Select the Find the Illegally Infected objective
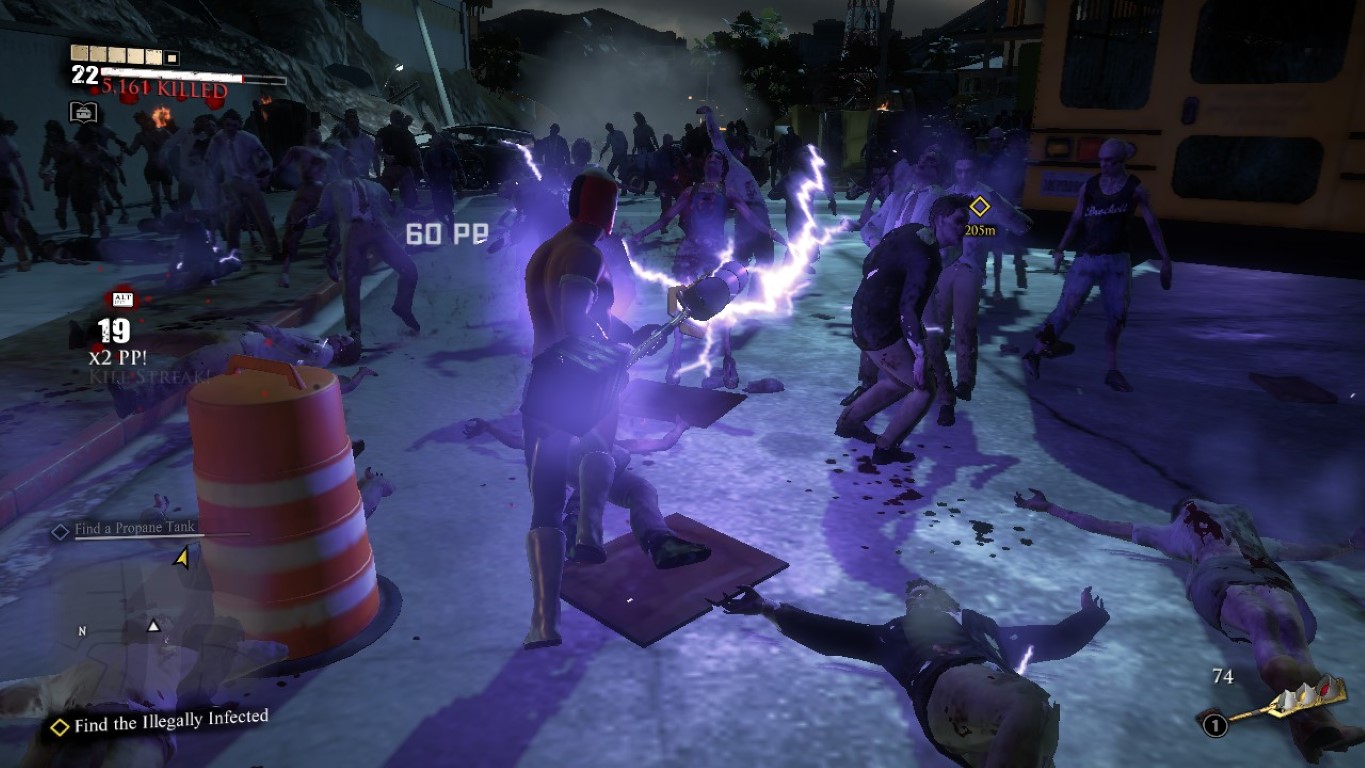This screenshot has width=1365, height=768. tap(170, 721)
